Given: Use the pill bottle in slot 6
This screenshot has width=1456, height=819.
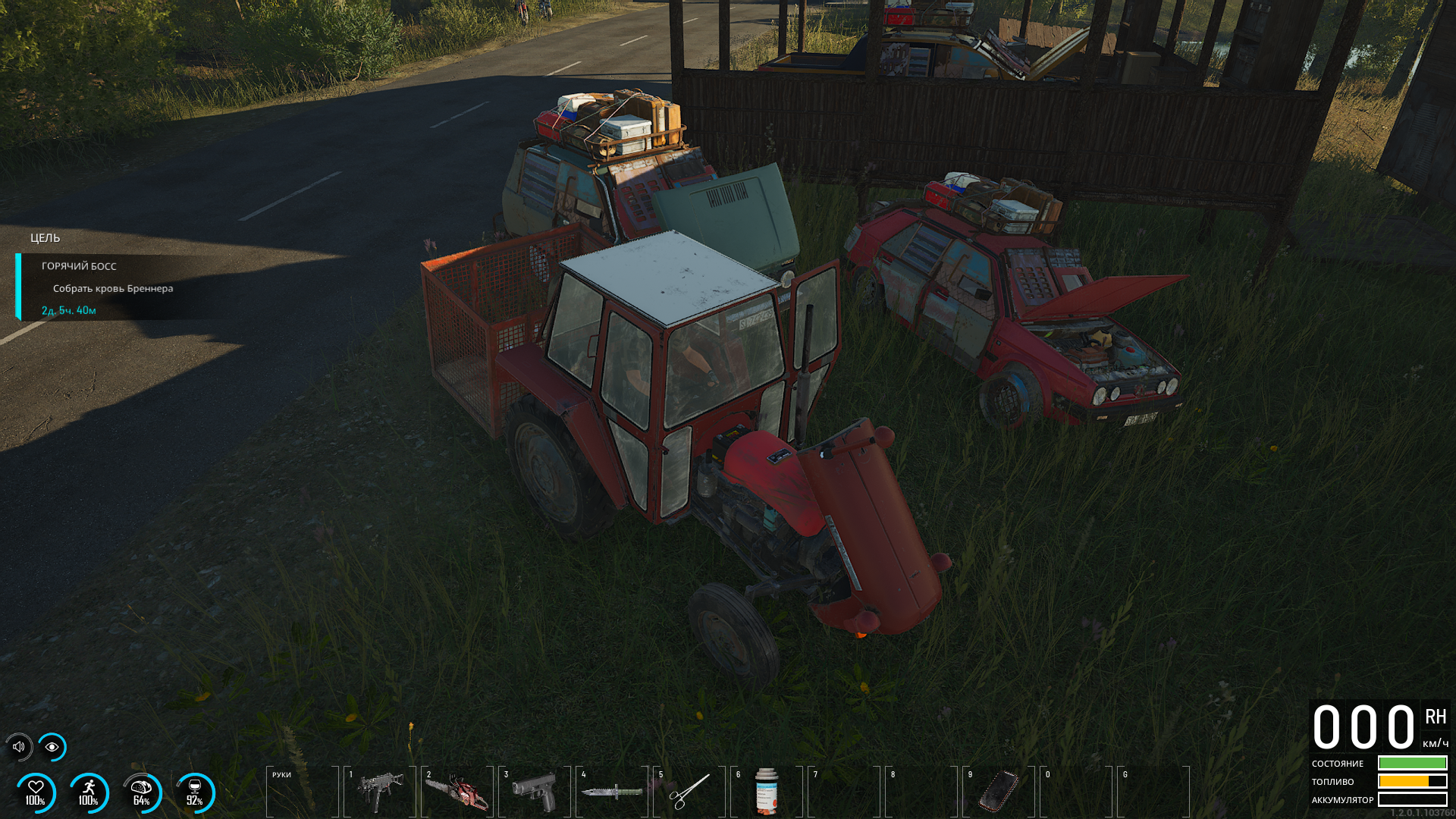Looking at the screenshot, I should 767,792.
